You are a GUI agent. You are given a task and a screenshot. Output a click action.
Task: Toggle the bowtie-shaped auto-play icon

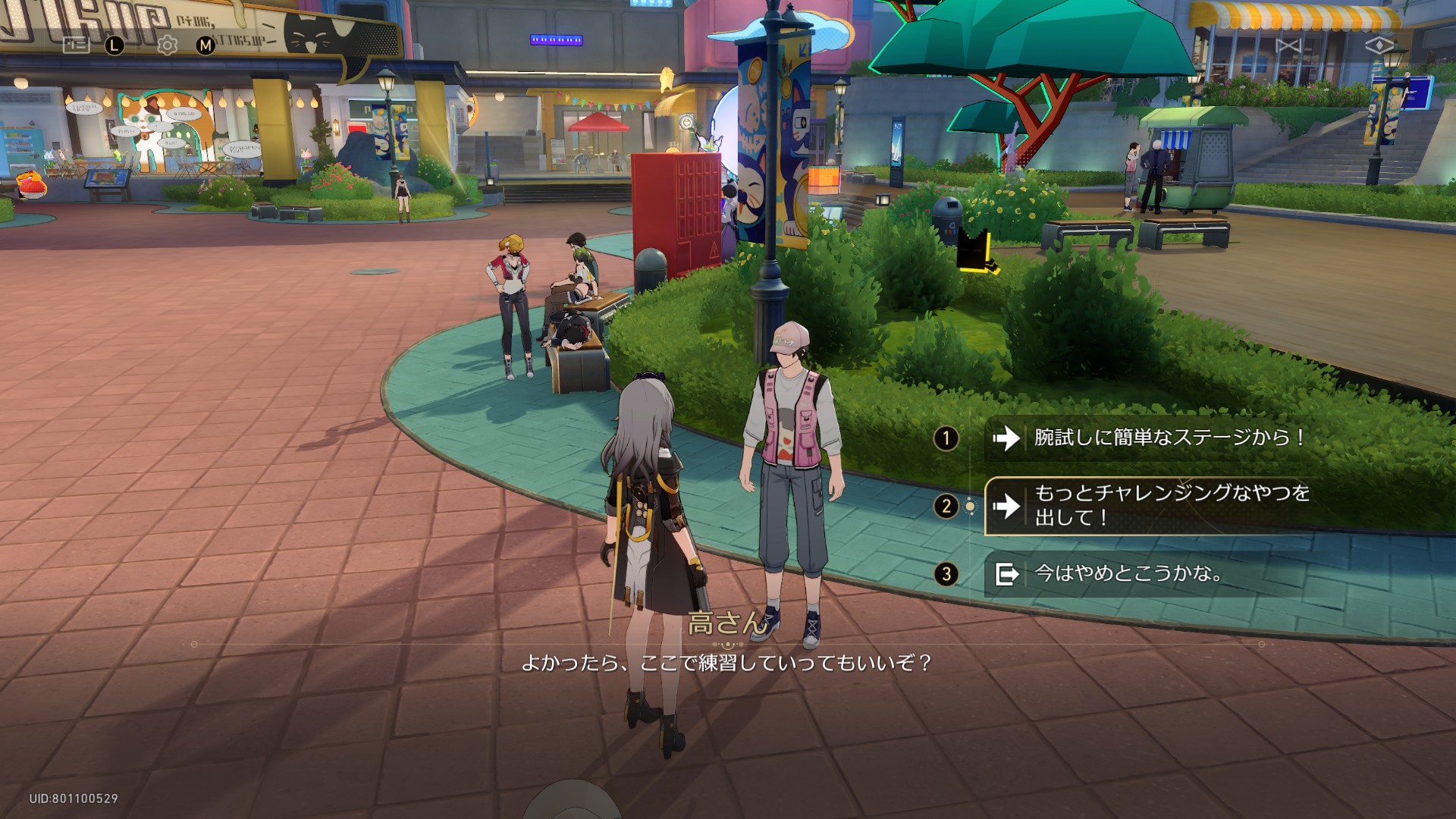(x=1288, y=46)
